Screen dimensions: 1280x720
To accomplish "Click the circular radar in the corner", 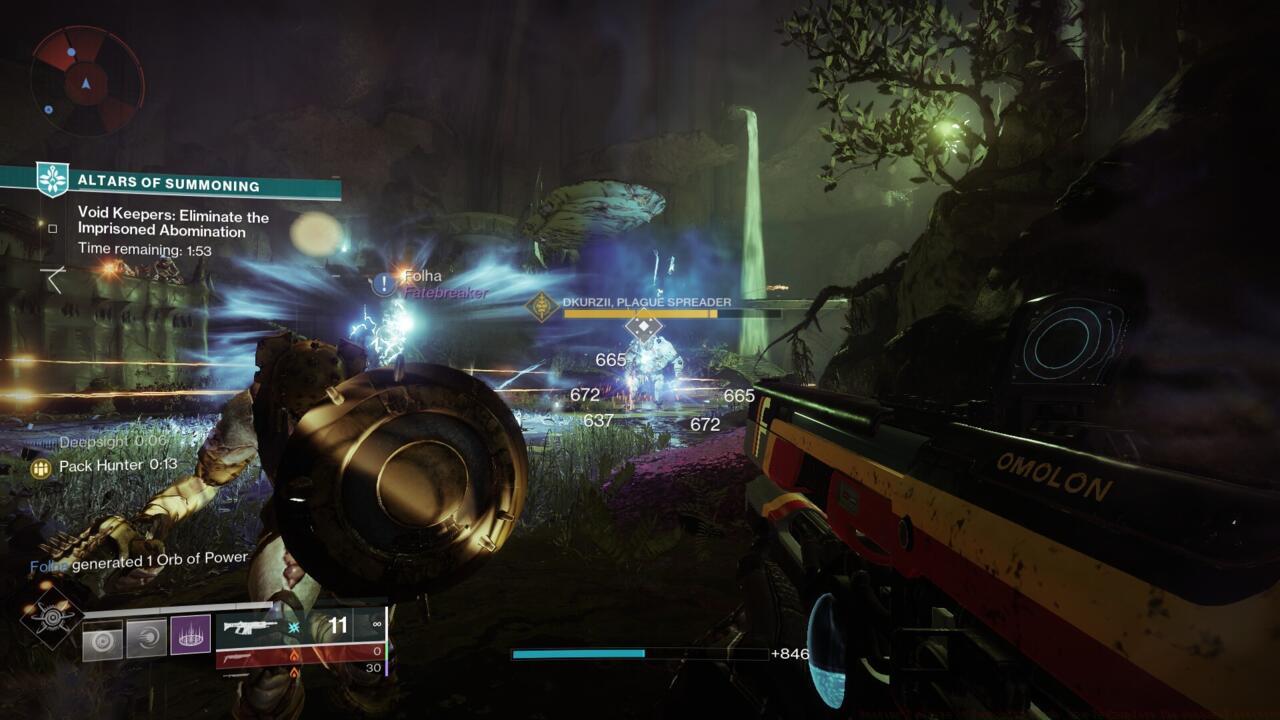I will point(87,80).
